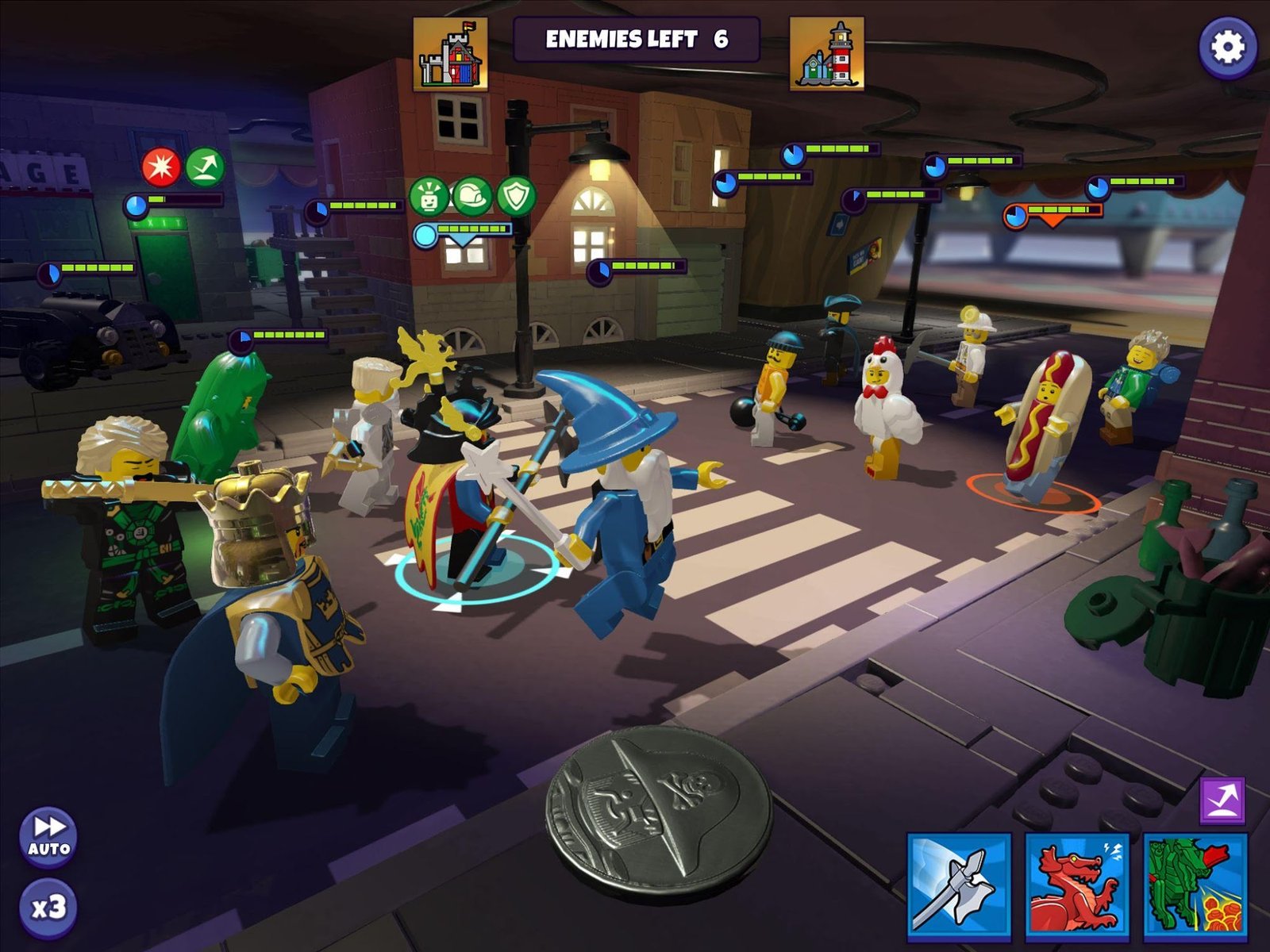Open the gear settings menu
Screen dimensions: 1270x952
(x=1227, y=48)
